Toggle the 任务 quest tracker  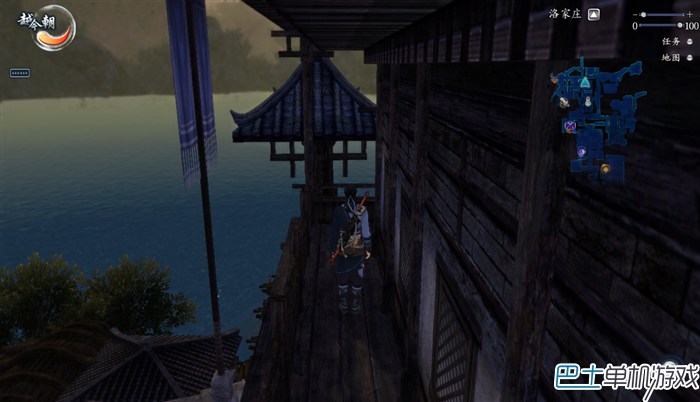coord(689,42)
